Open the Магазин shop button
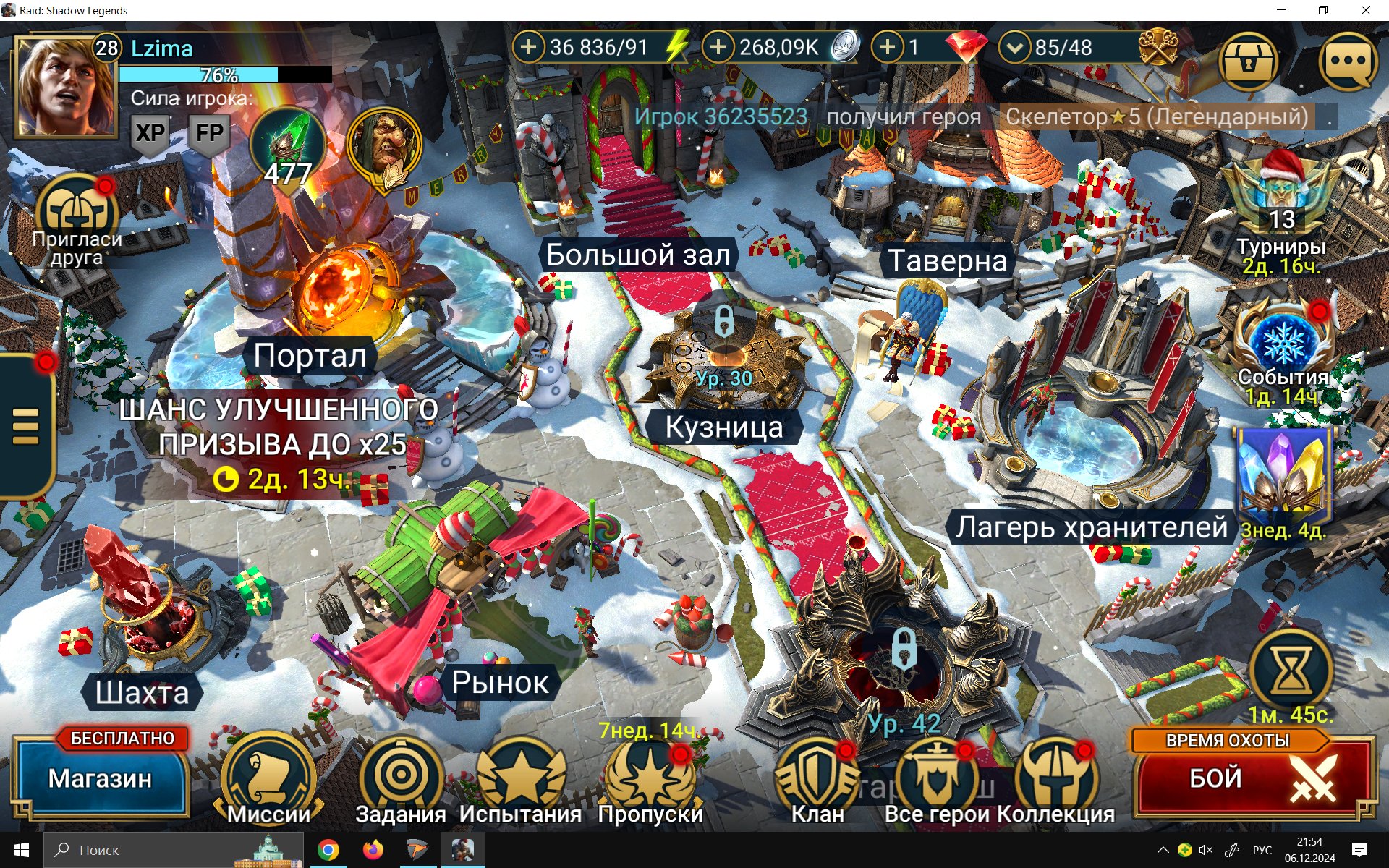This screenshot has width=1389, height=868. point(100,778)
